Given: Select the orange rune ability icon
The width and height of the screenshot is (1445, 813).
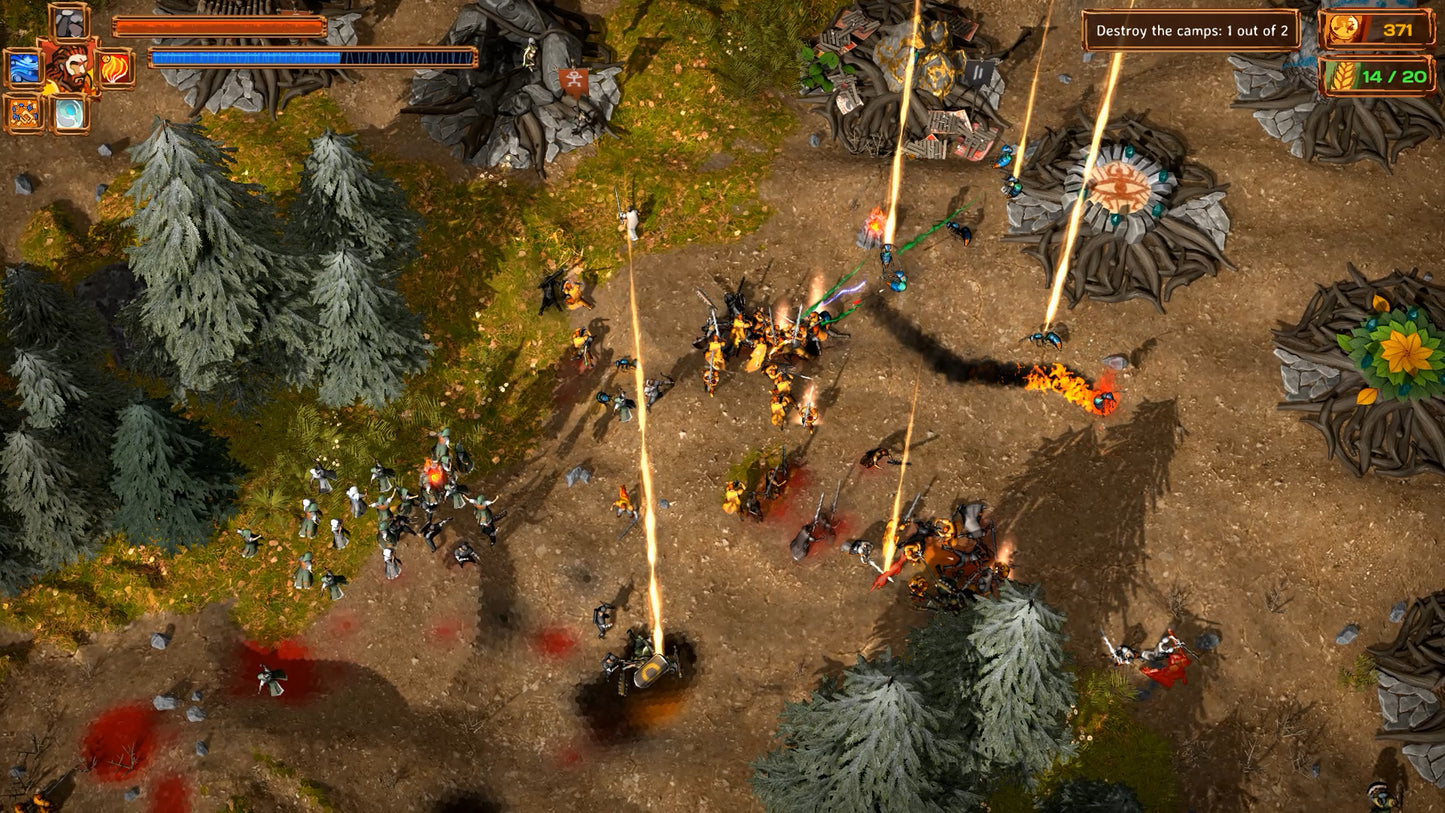Looking at the screenshot, I should pyautogui.click(x=23, y=113).
